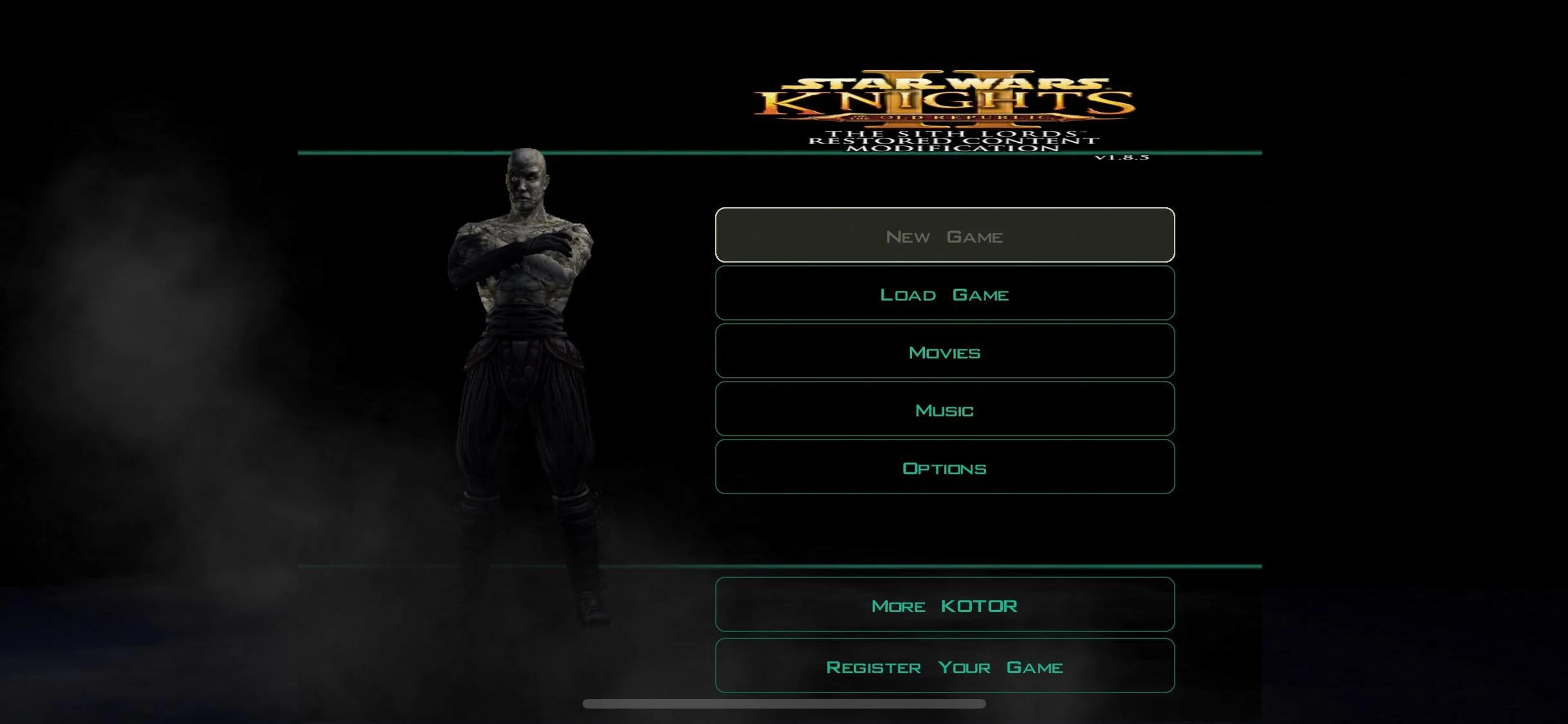Click Register Your Game
This screenshot has width=1568, height=724.
tap(944, 667)
